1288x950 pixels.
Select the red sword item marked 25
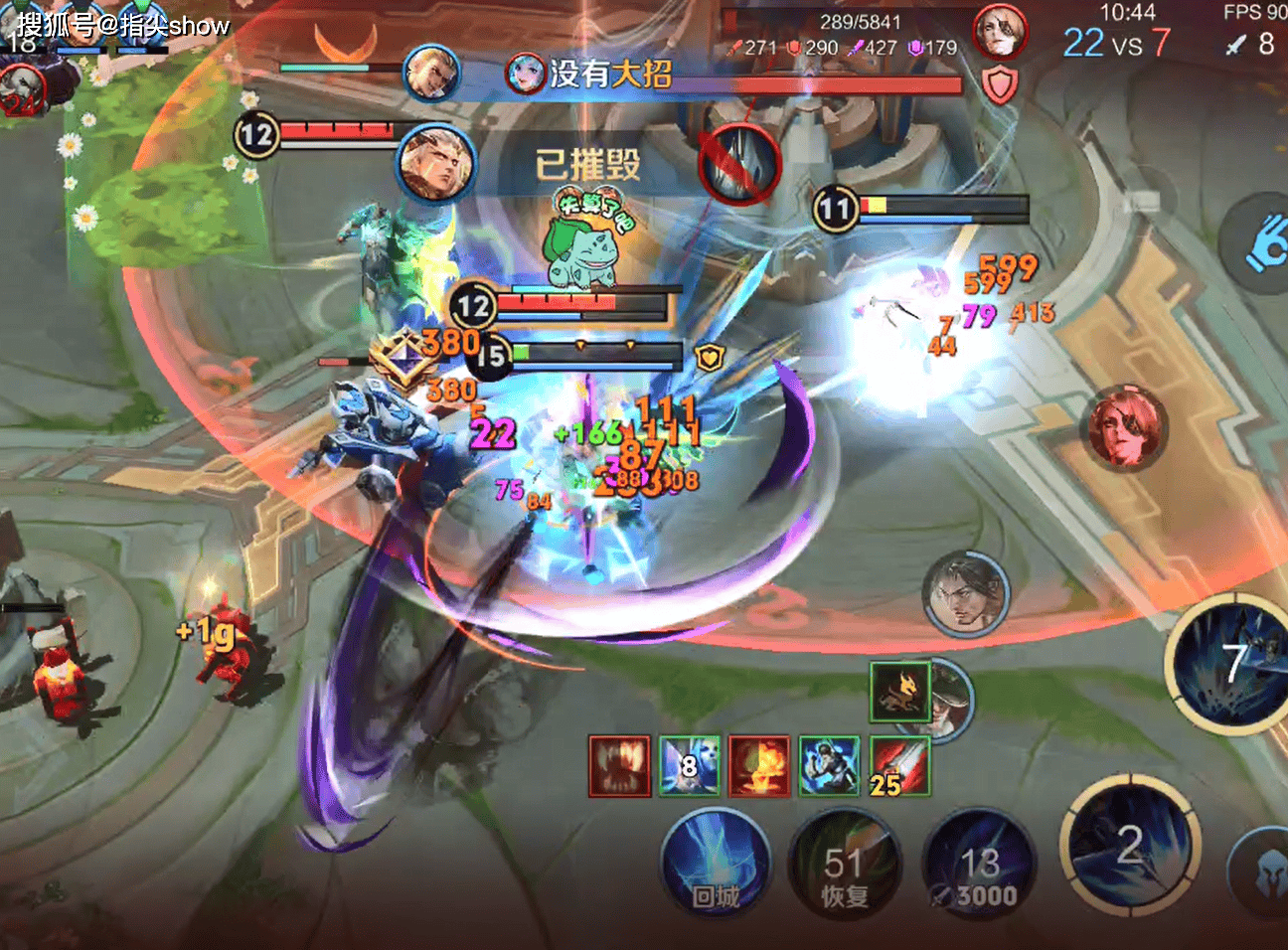899,765
